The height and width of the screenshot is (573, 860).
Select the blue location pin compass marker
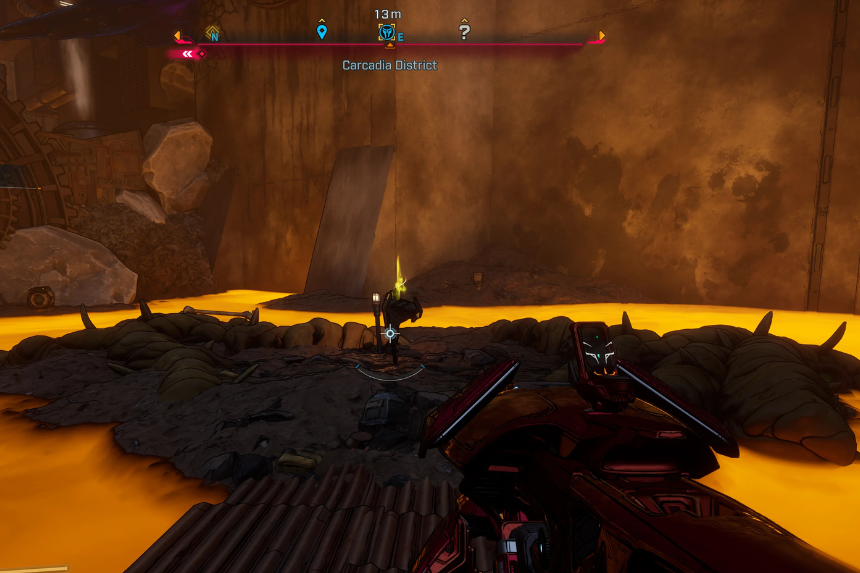point(322,32)
